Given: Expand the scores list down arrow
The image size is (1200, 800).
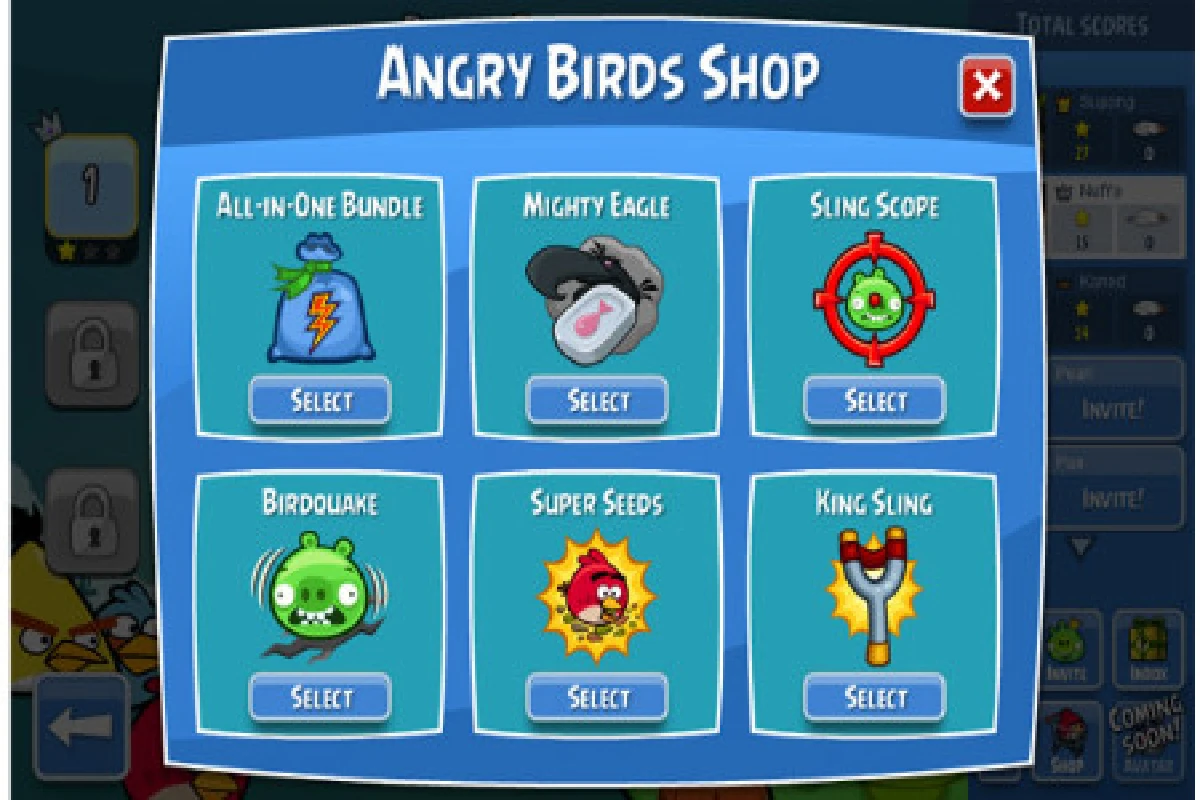Looking at the screenshot, I should 1082,546.
